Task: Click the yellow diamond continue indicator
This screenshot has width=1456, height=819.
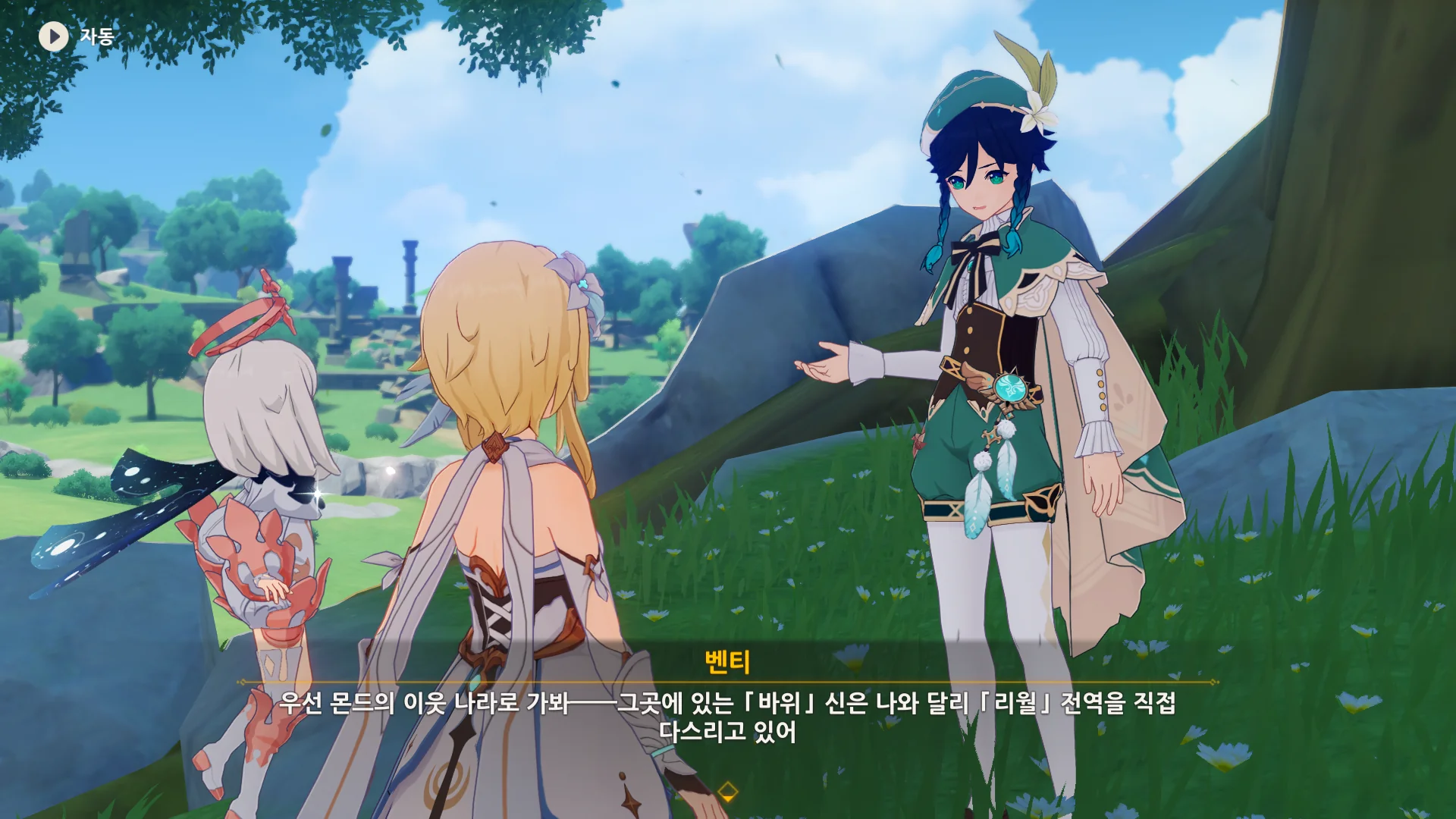Action: (727, 792)
